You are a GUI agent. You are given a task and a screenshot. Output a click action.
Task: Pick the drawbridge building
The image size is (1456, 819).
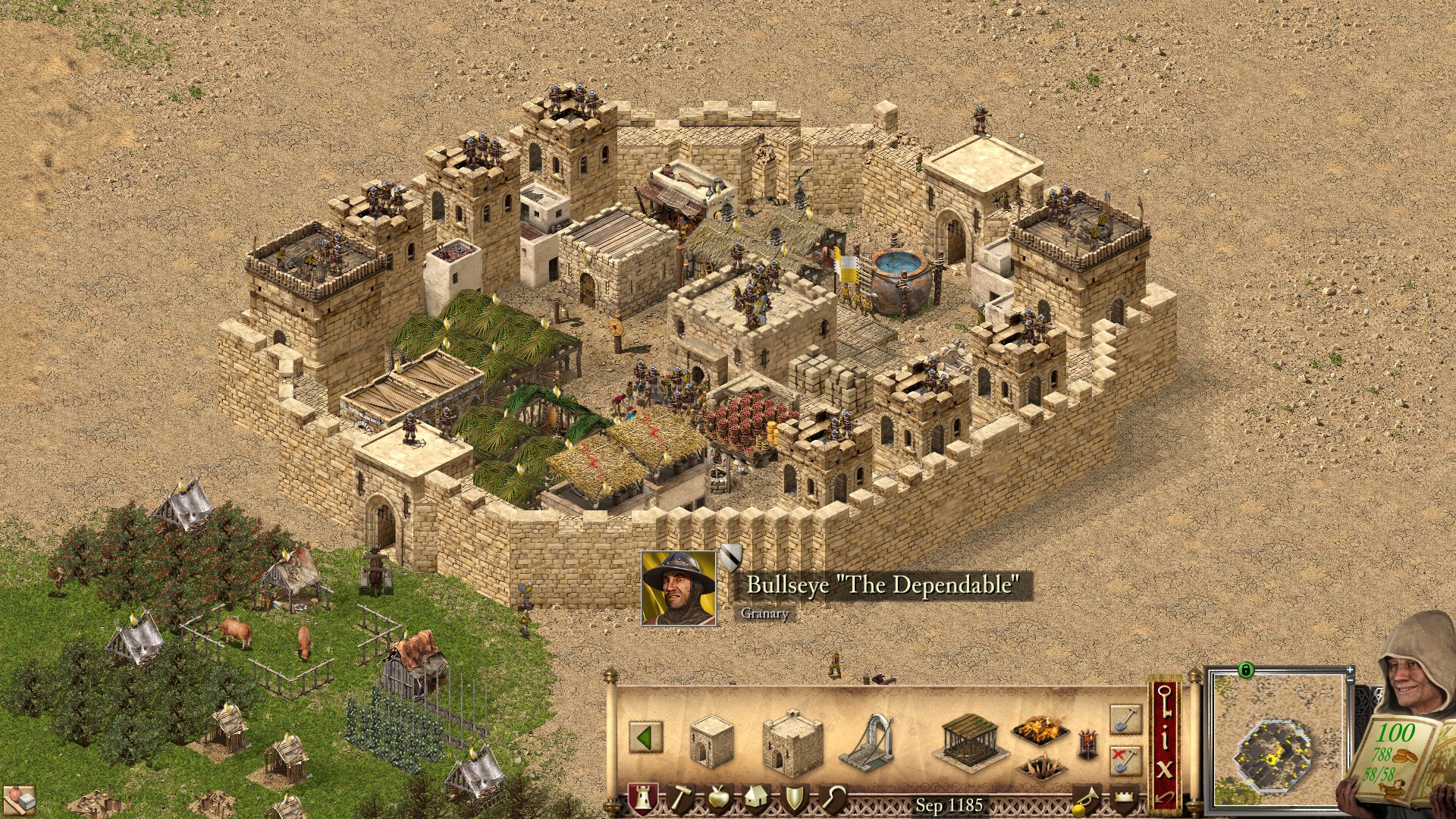866,740
